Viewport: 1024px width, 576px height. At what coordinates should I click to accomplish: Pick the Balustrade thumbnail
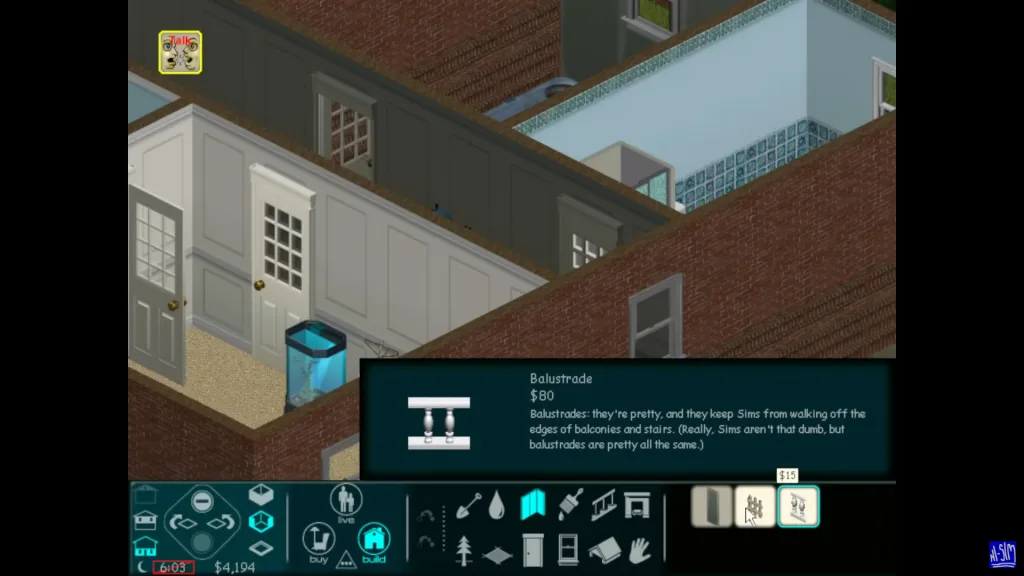point(798,507)
